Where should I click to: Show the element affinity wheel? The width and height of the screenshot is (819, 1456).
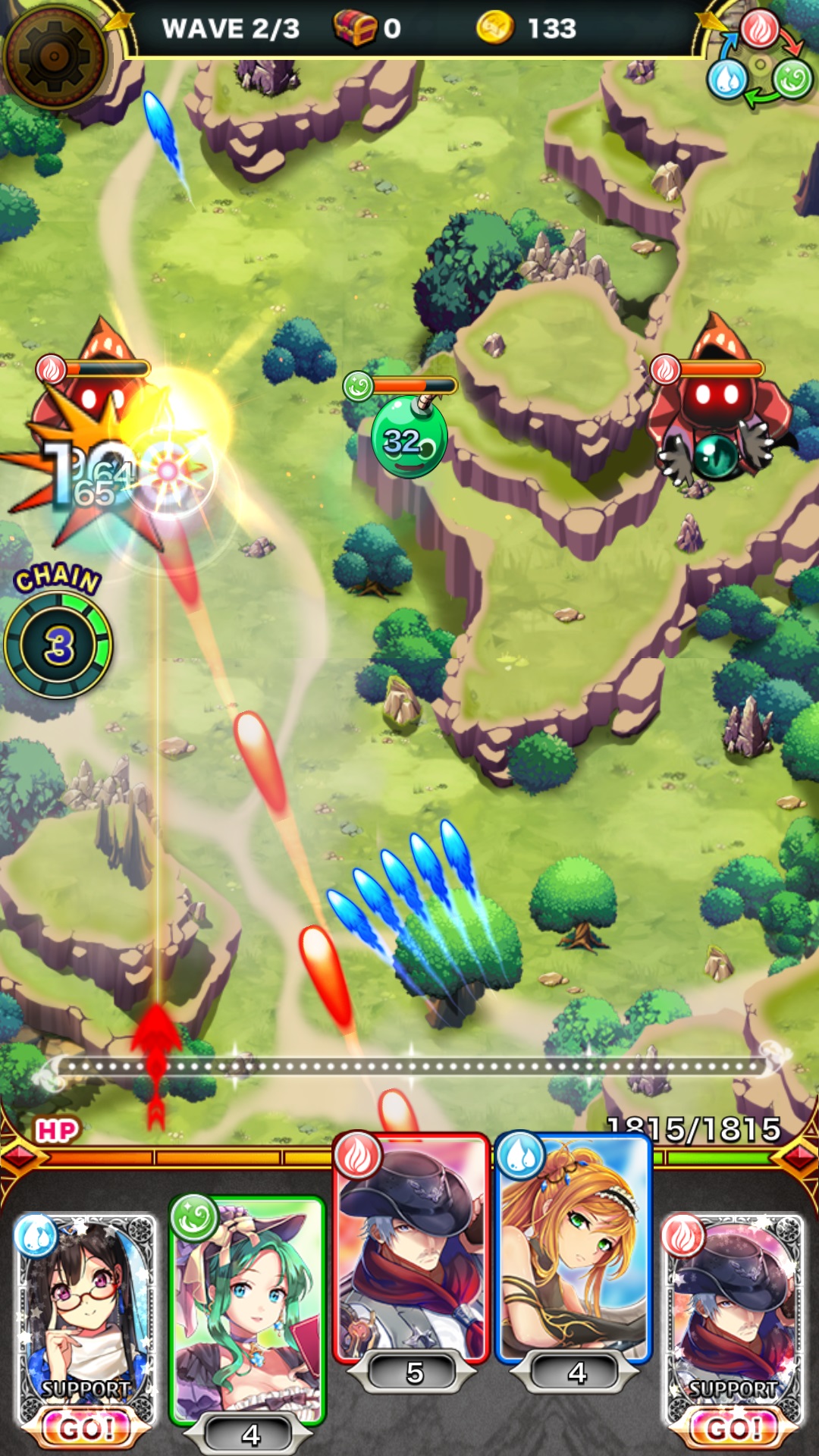pos(759,59)
